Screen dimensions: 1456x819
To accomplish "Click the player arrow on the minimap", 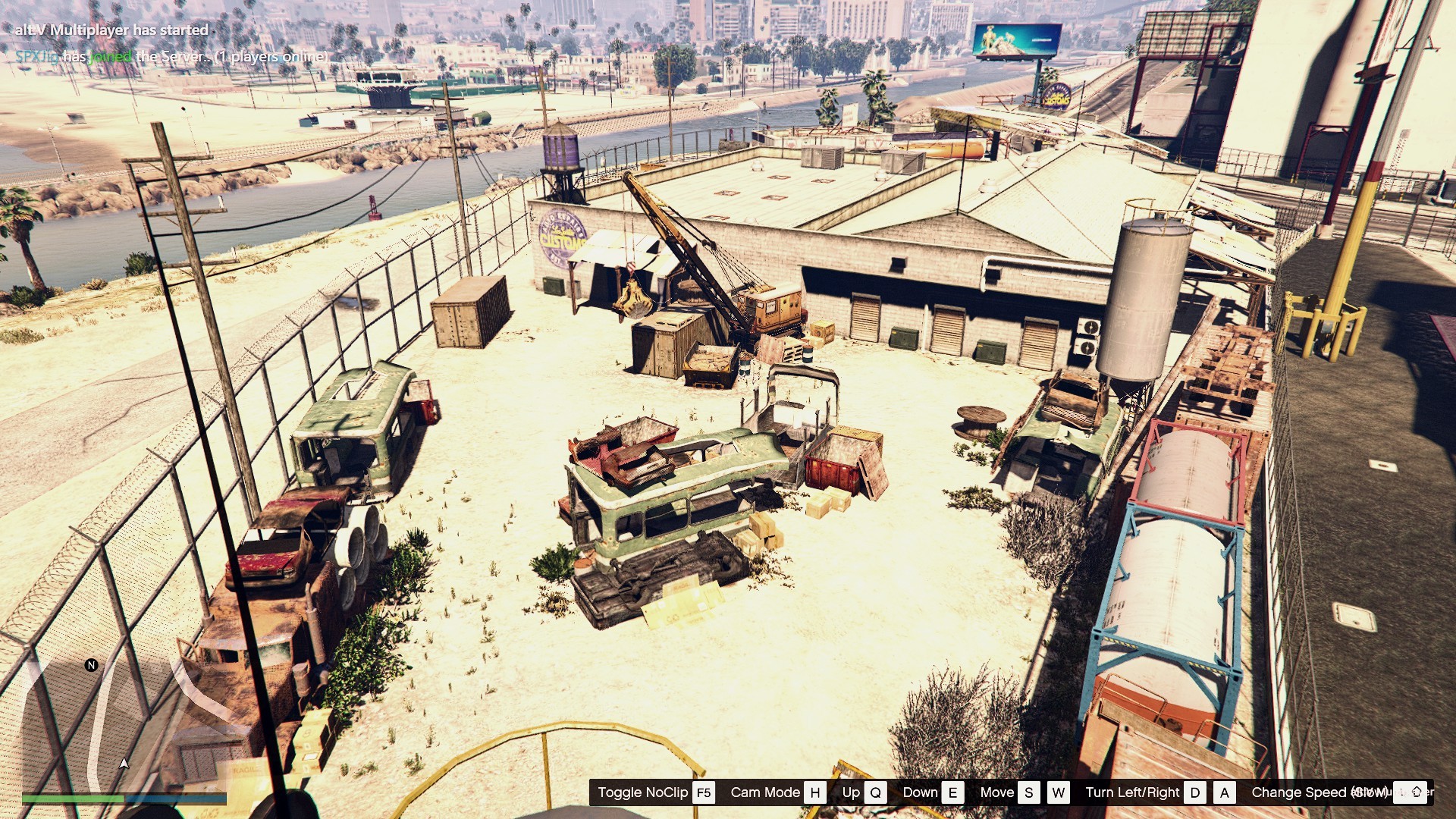I will click(124, 763).
